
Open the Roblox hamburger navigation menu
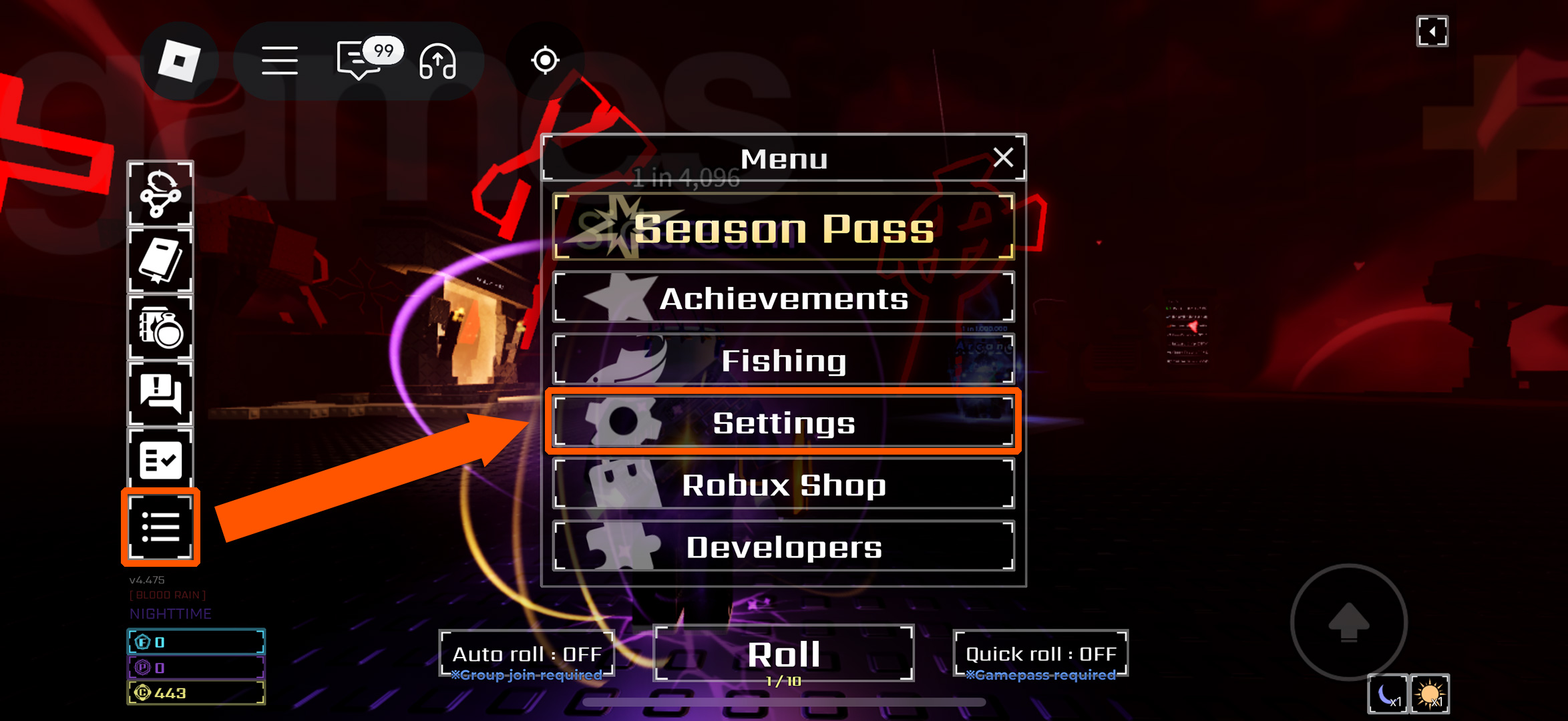(x=280, y=60)
